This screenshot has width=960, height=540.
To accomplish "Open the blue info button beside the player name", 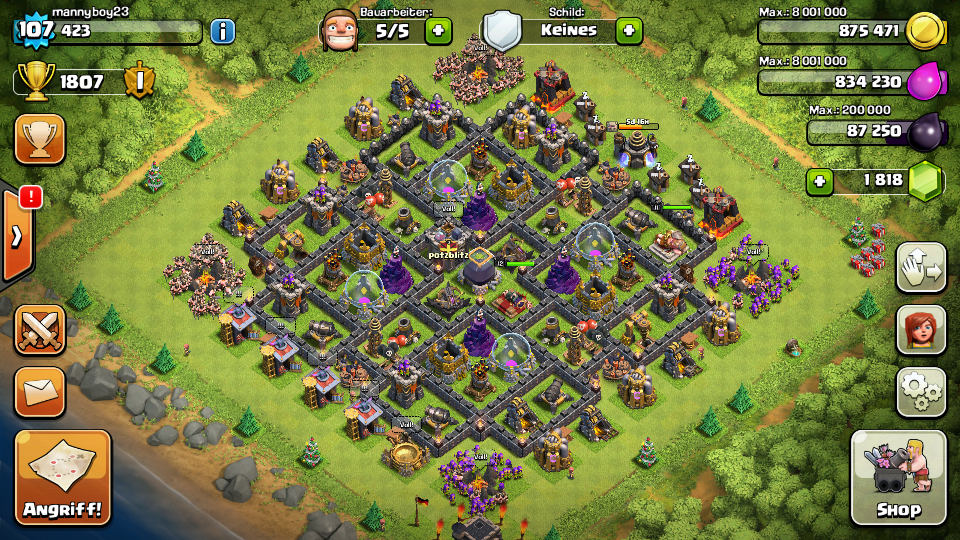I will [222, 31].
